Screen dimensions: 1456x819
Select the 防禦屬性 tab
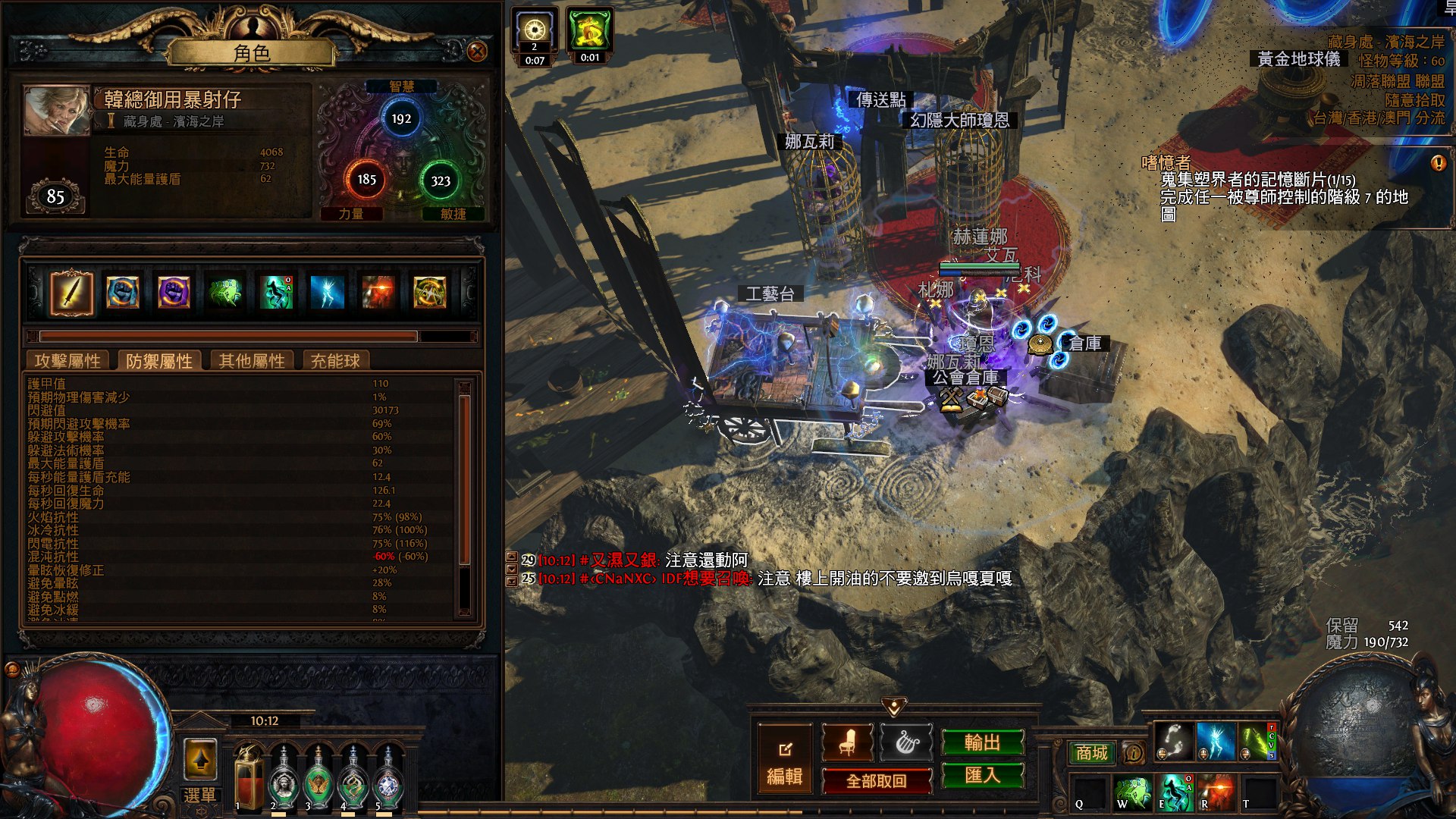coord(159,361)
